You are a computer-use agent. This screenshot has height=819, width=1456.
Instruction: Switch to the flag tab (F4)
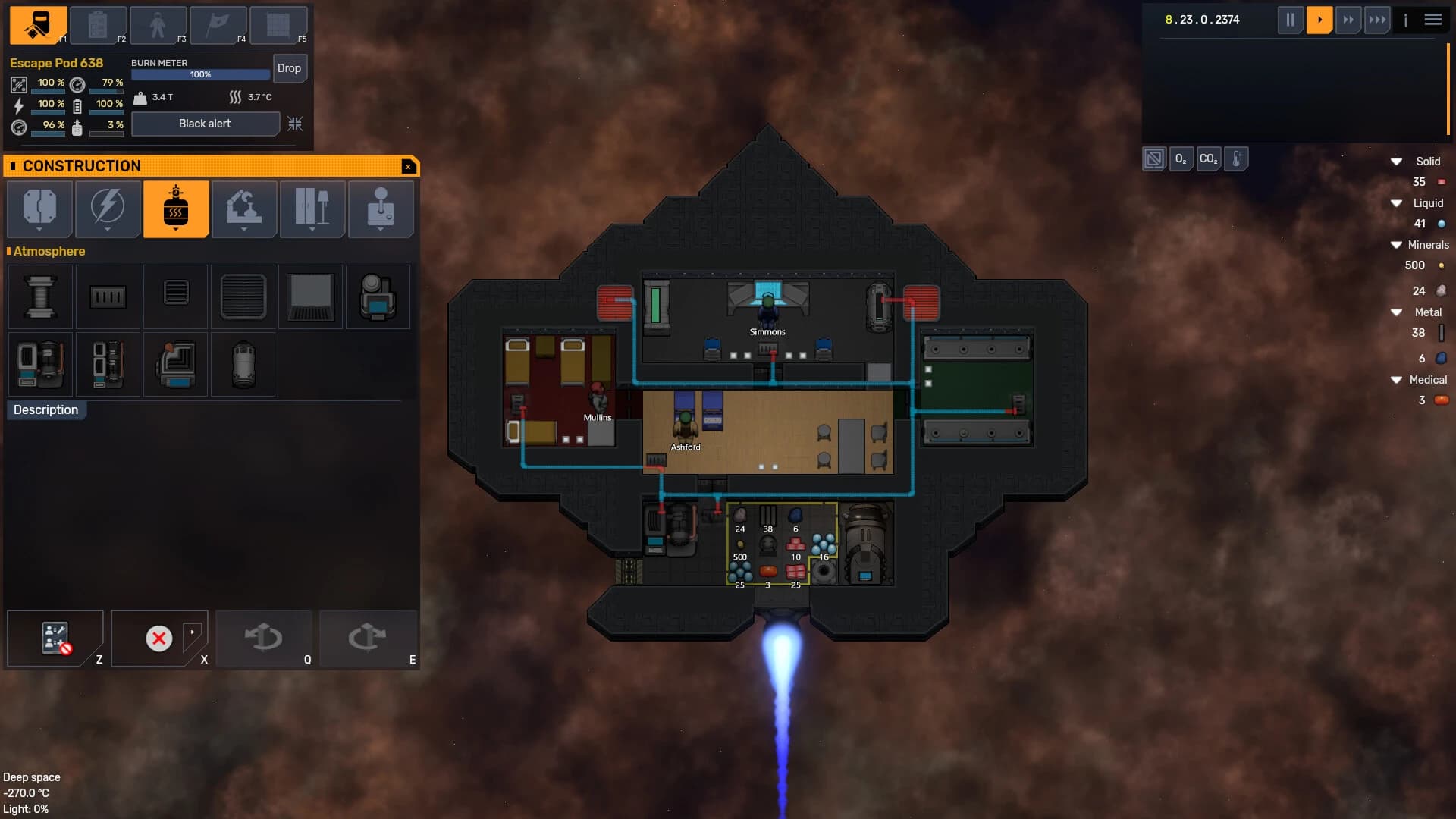pos(218,25)
